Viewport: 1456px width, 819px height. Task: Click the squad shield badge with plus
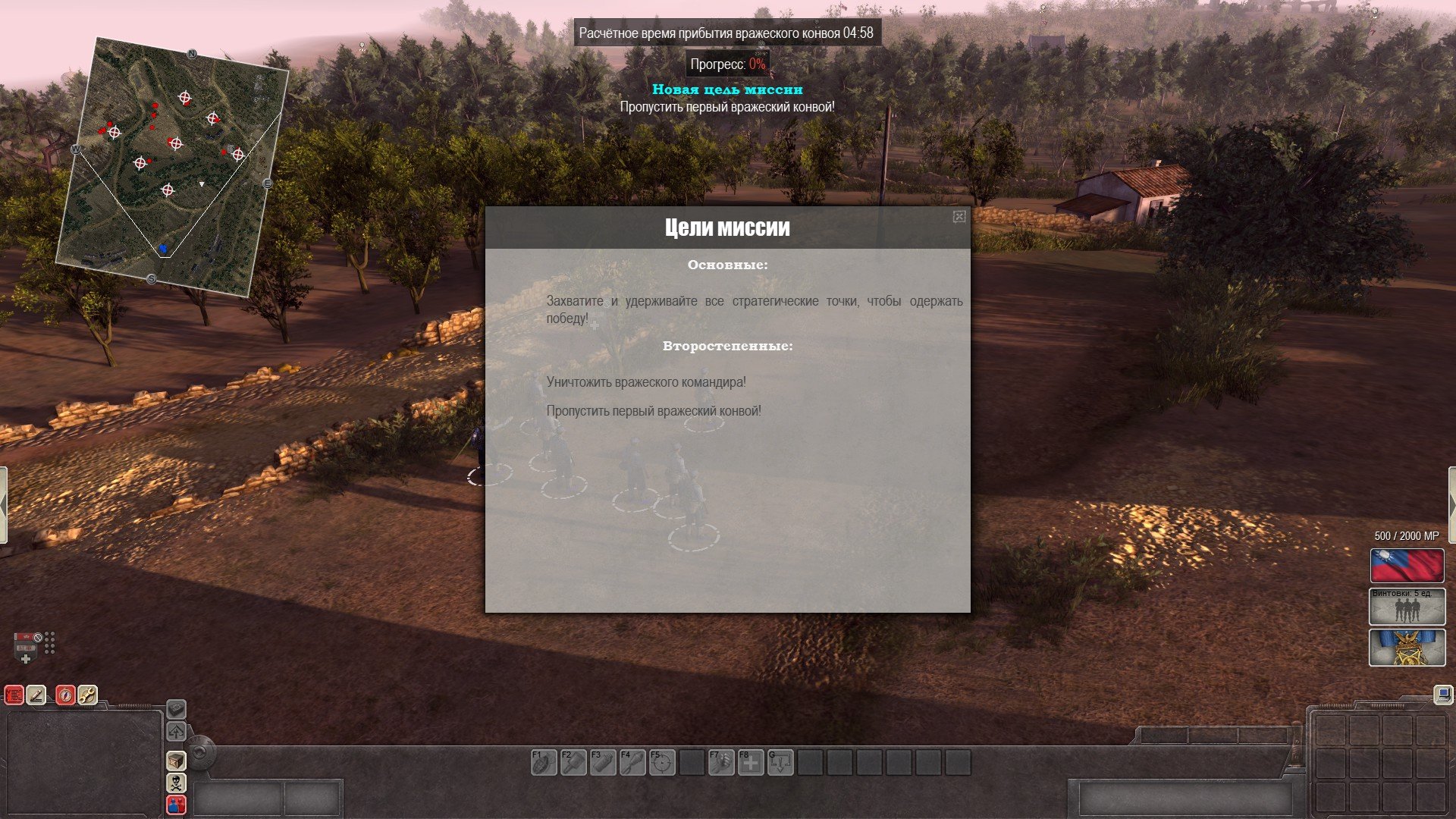[27, 648]
